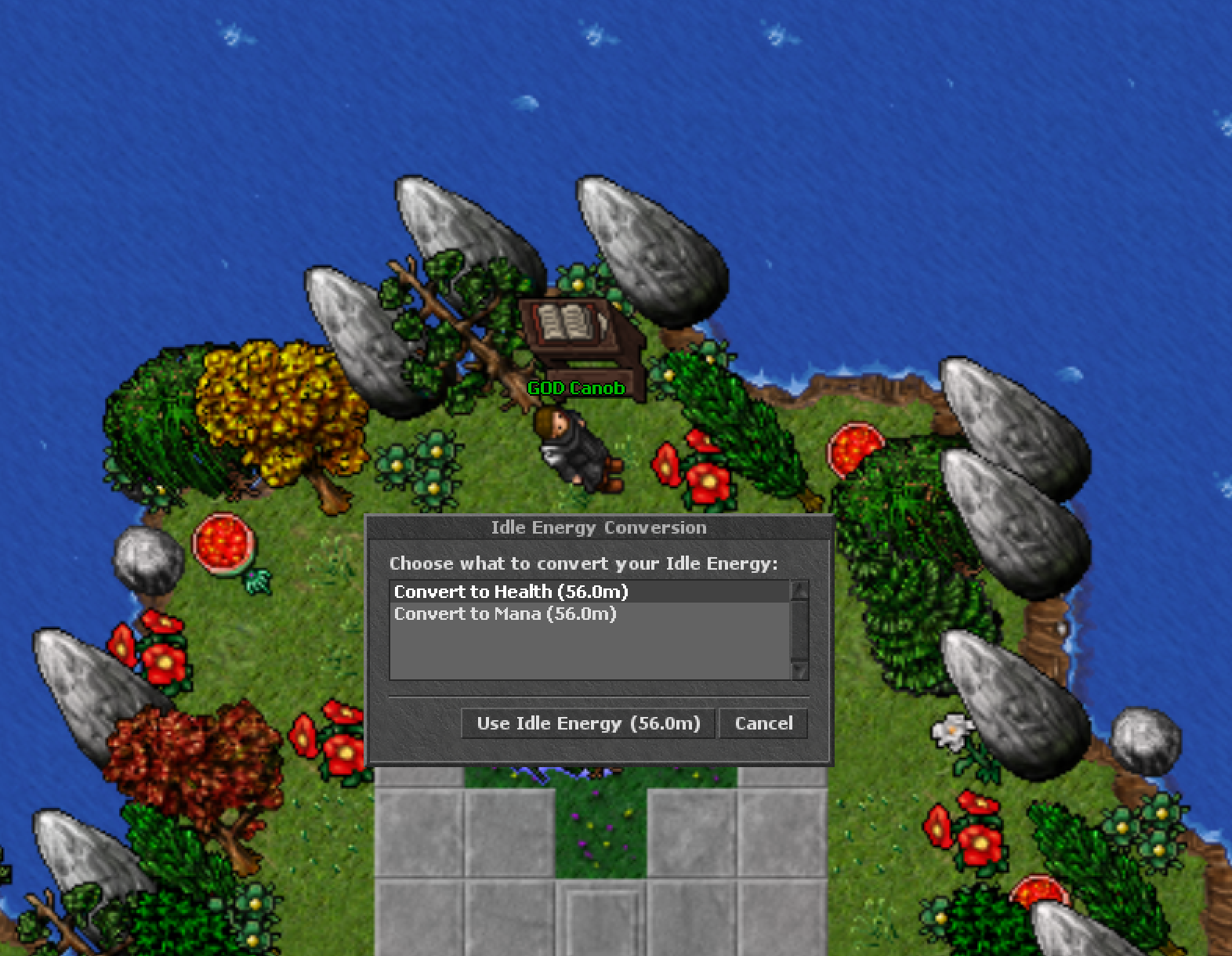Click the GOD Canob name label
1232x956 pixels.
pyautogui.click(x=574, y=387)
